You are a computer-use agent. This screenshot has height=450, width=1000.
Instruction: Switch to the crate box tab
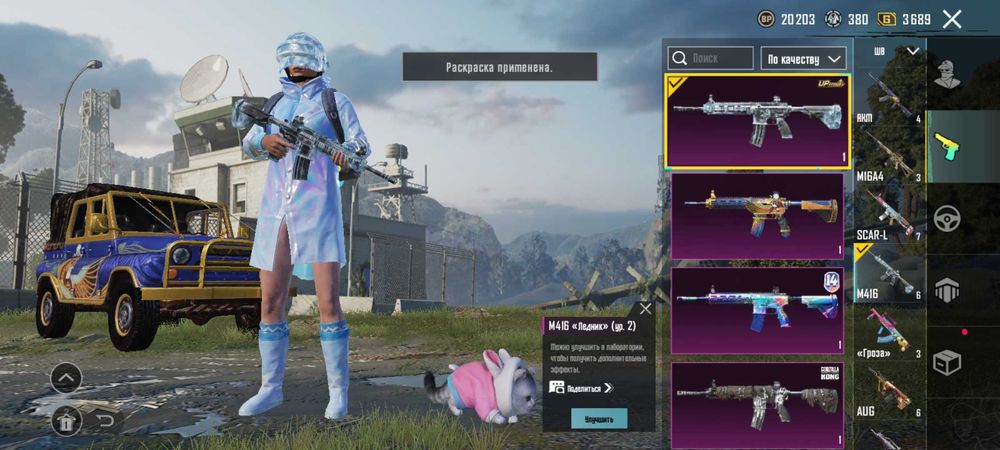[x=947, y=362]
